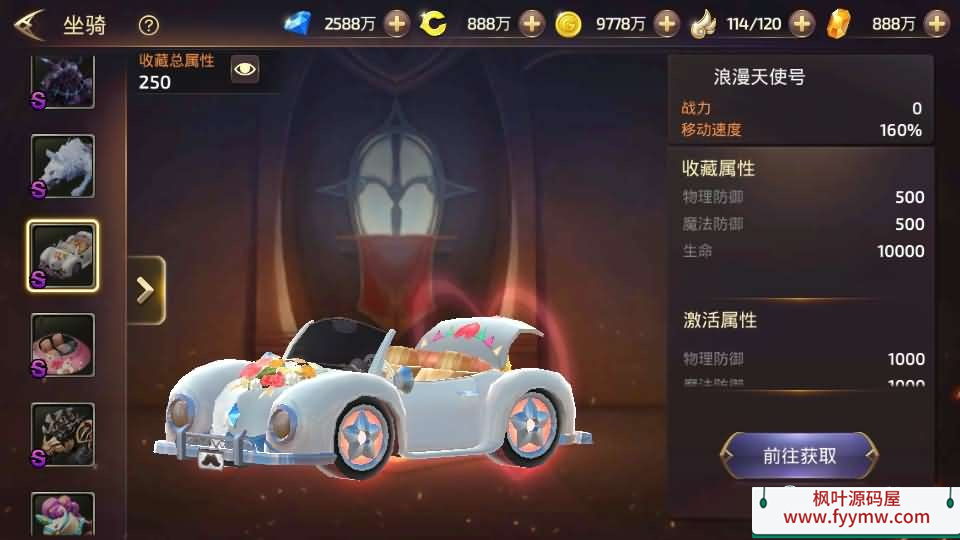Go back using the top-left arrow
The width and height of the screenshot is (960, 540).
[29, 23]
